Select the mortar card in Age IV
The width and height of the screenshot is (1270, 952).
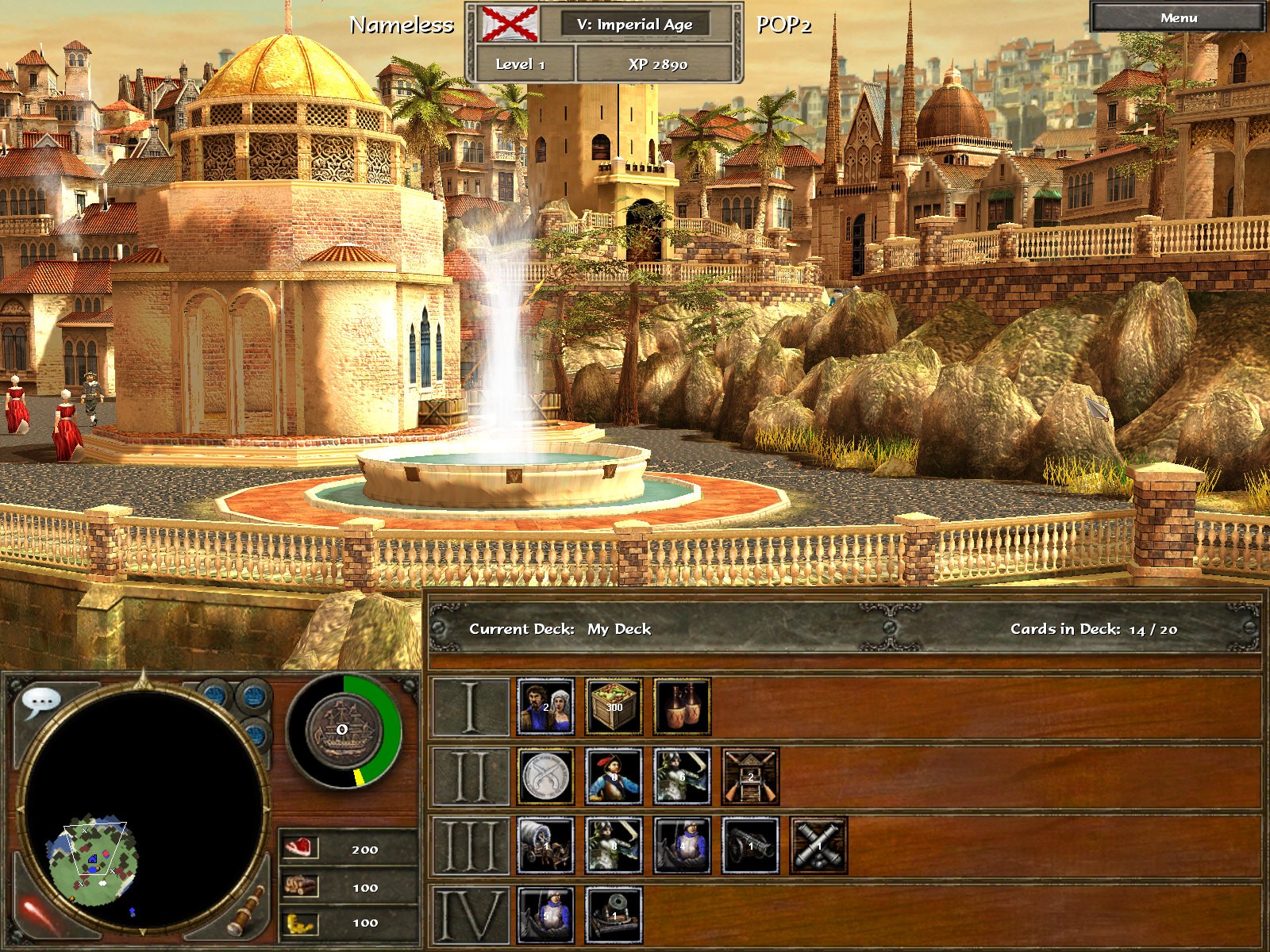point(614,915)
